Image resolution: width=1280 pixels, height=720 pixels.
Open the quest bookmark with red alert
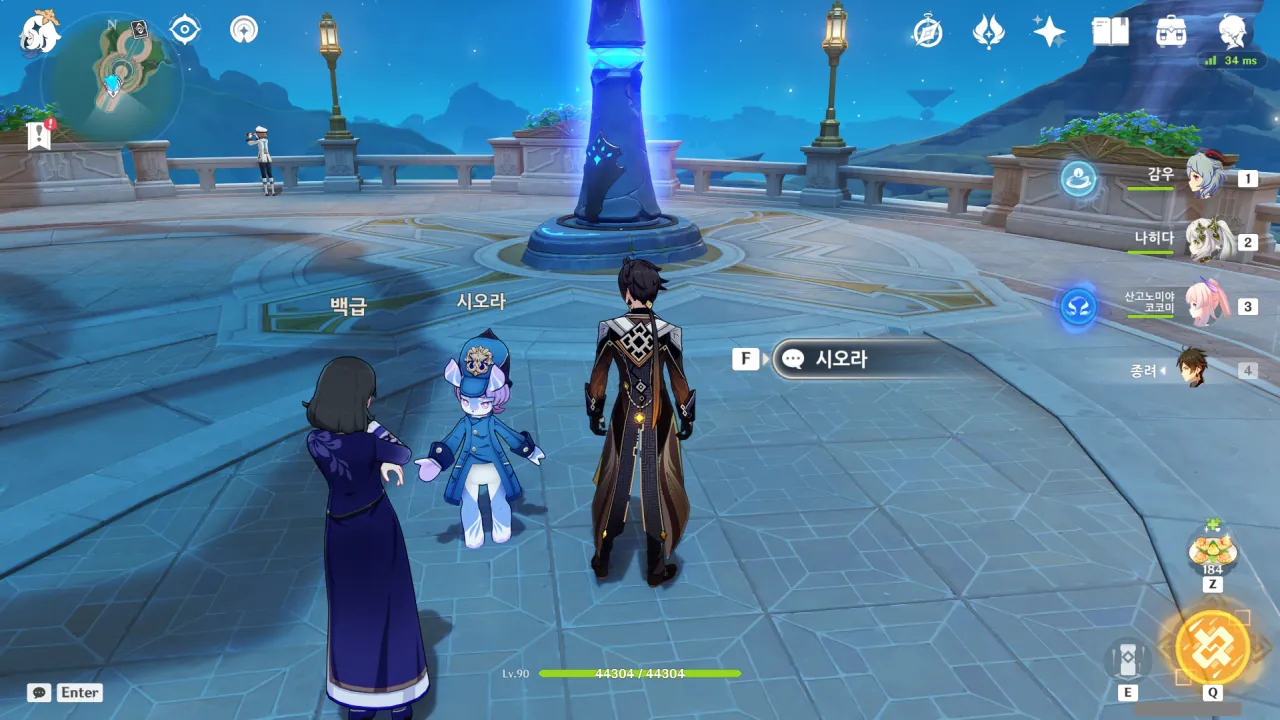tap(40, 135)
